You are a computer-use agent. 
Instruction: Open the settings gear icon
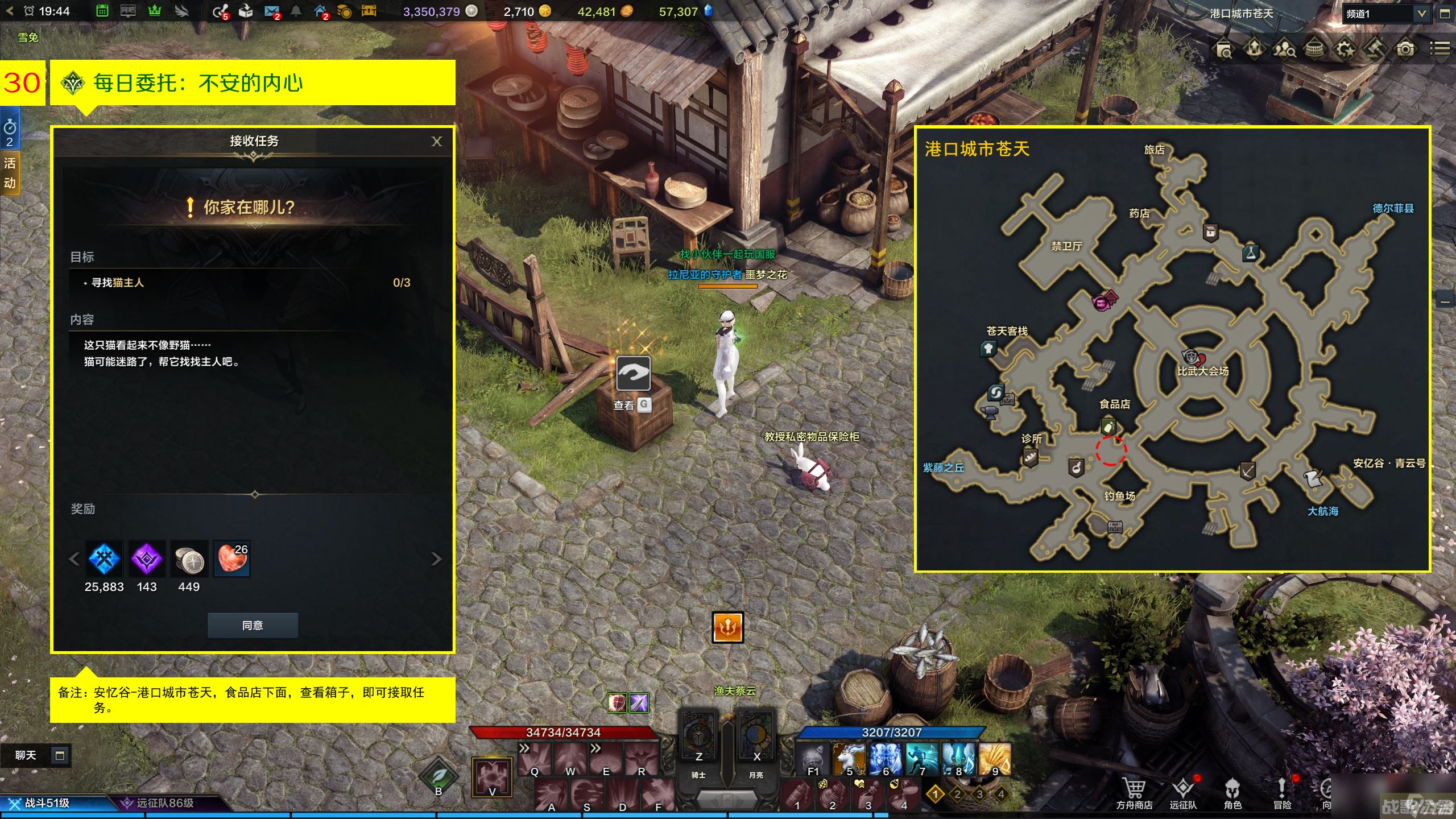[1345, 49]
